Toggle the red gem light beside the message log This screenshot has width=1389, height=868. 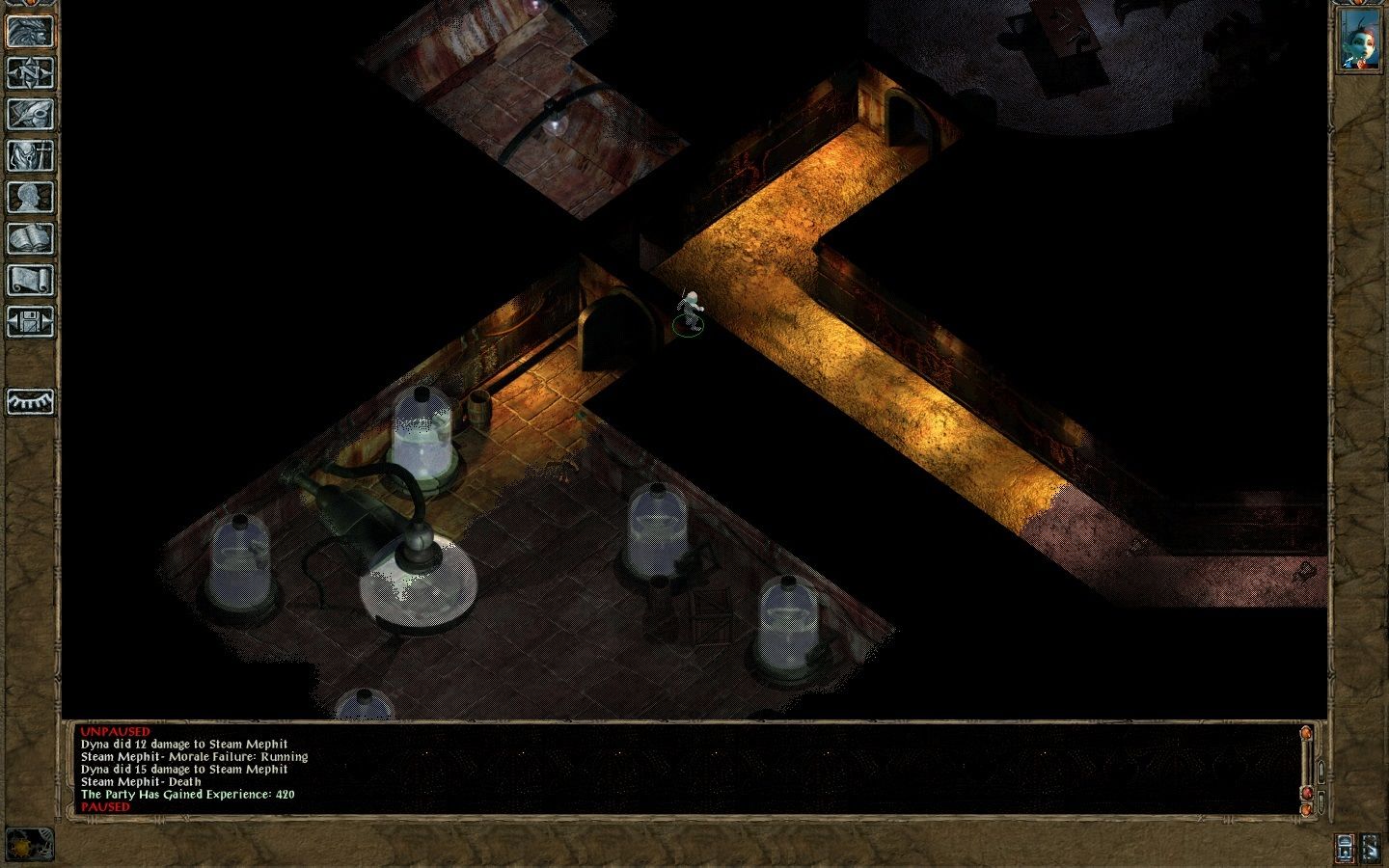(1307, 793)
